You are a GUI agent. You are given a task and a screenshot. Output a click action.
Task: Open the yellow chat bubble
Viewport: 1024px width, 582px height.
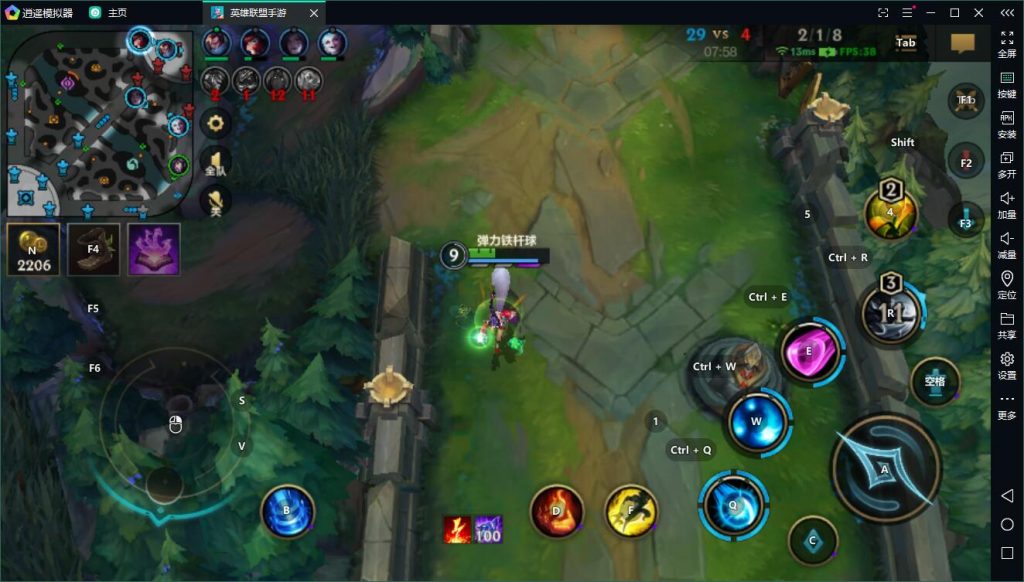tap(962, 43)
